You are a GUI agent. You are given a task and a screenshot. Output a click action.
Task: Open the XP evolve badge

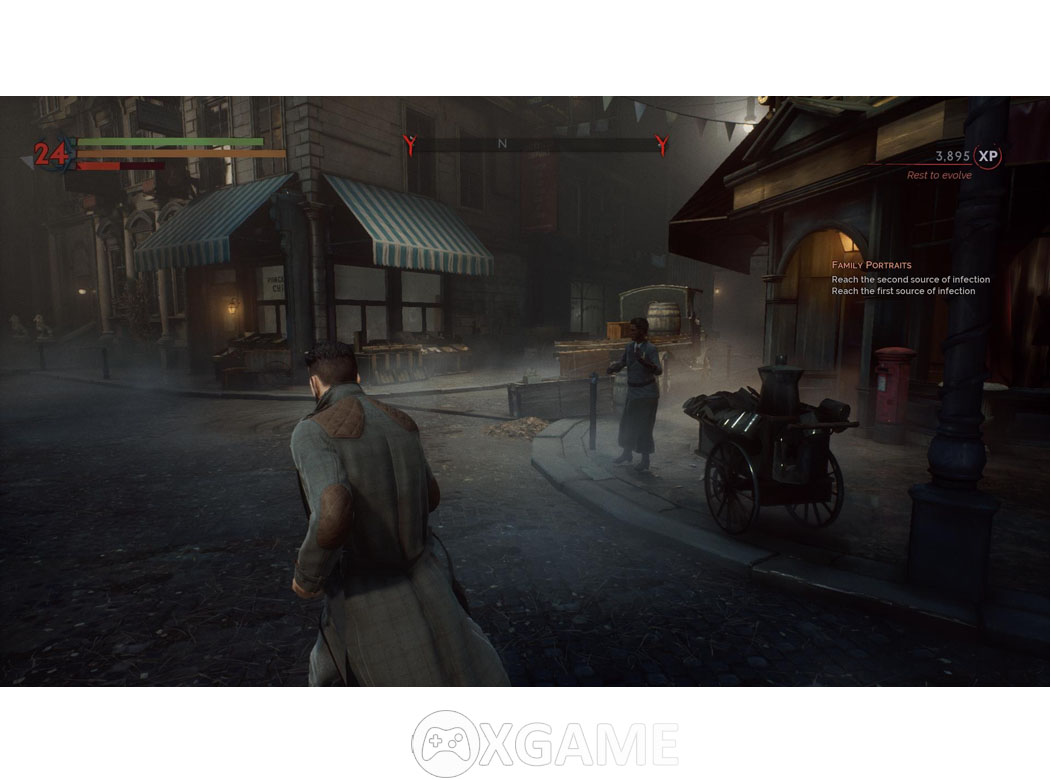click(x=988, y=156)
